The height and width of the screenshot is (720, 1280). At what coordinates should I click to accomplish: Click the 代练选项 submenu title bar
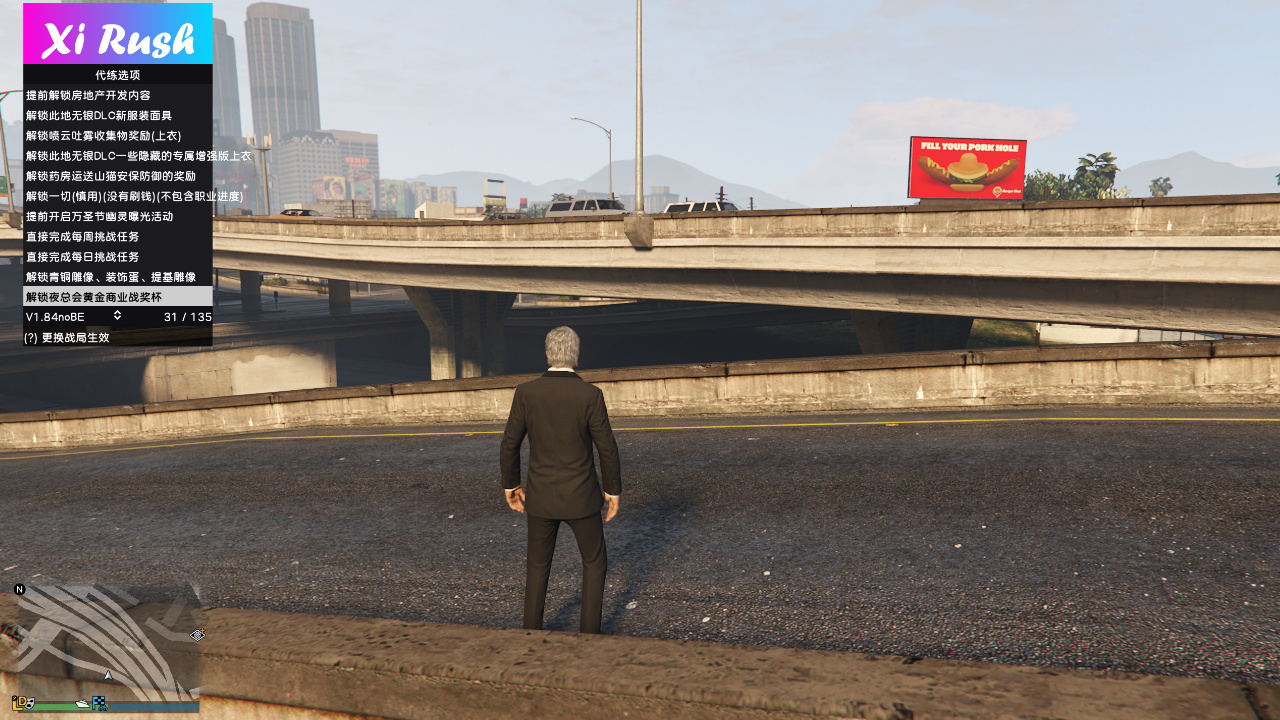point(117,75)
